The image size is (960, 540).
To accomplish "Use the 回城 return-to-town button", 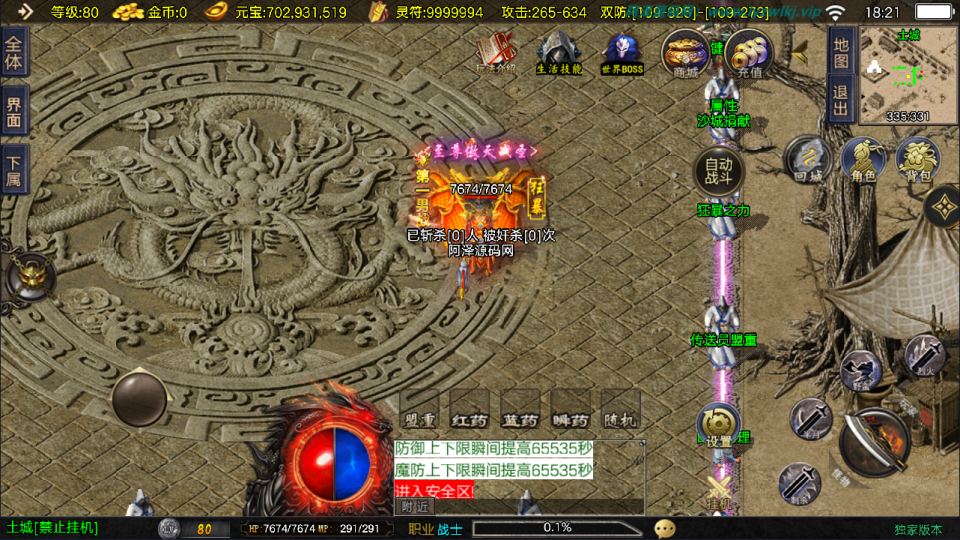I will [x=807, y=159].
